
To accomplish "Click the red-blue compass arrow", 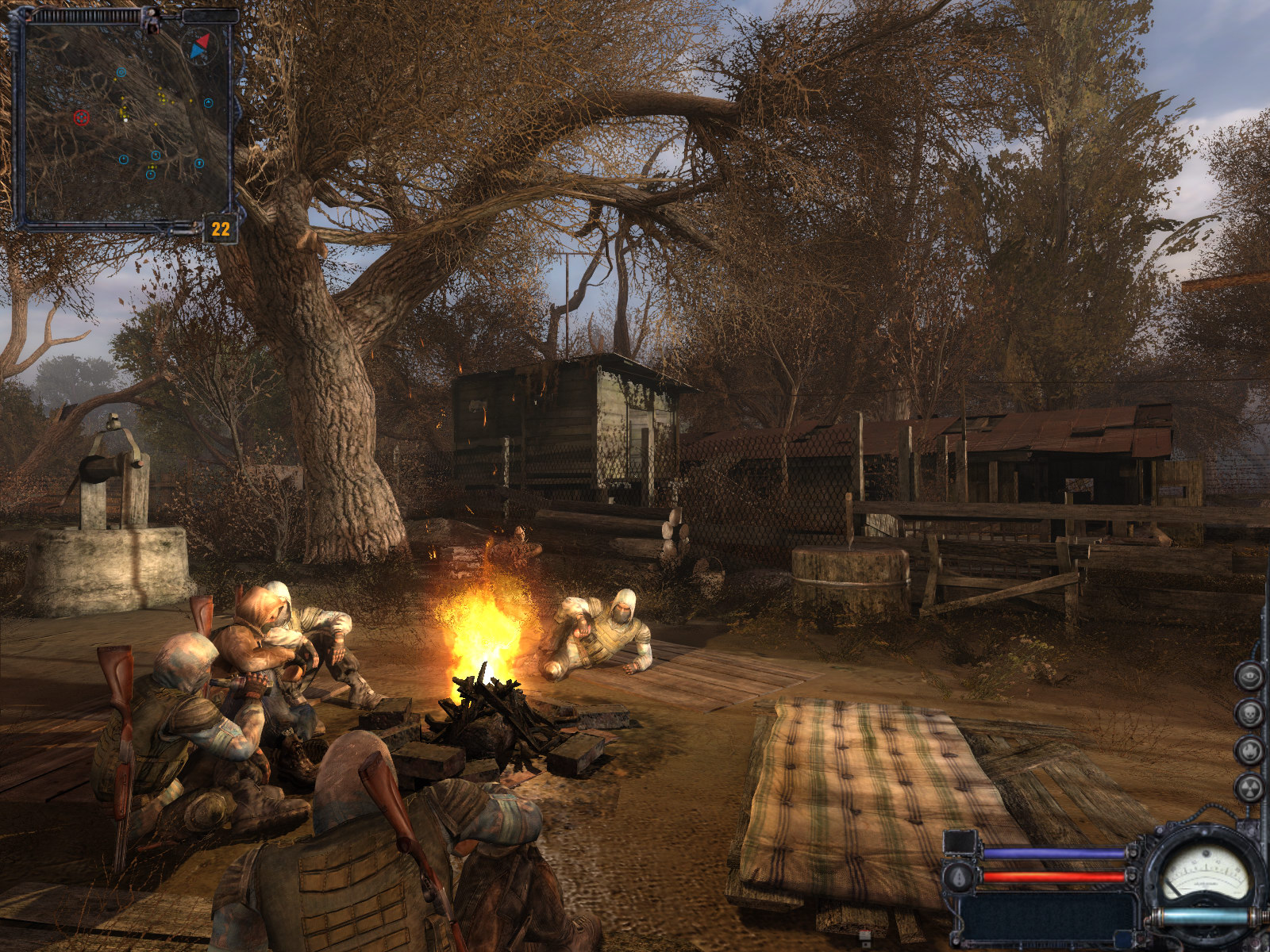I will [200, 46].
